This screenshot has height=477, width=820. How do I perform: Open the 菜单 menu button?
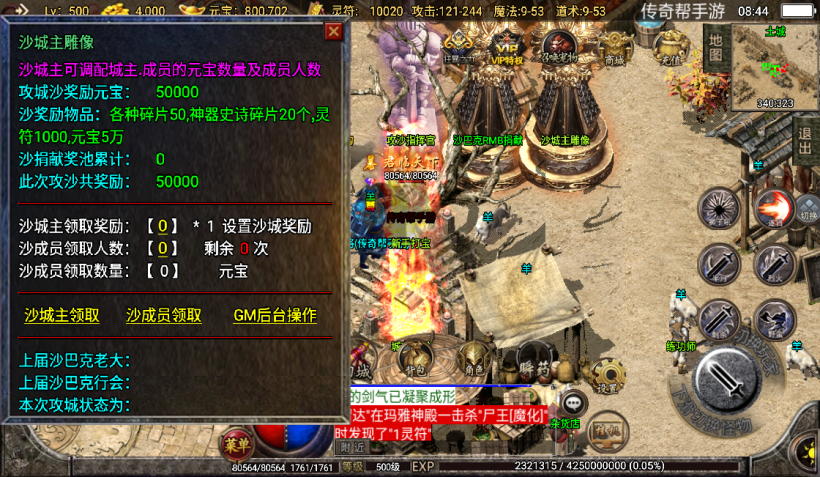coord(237,442)
